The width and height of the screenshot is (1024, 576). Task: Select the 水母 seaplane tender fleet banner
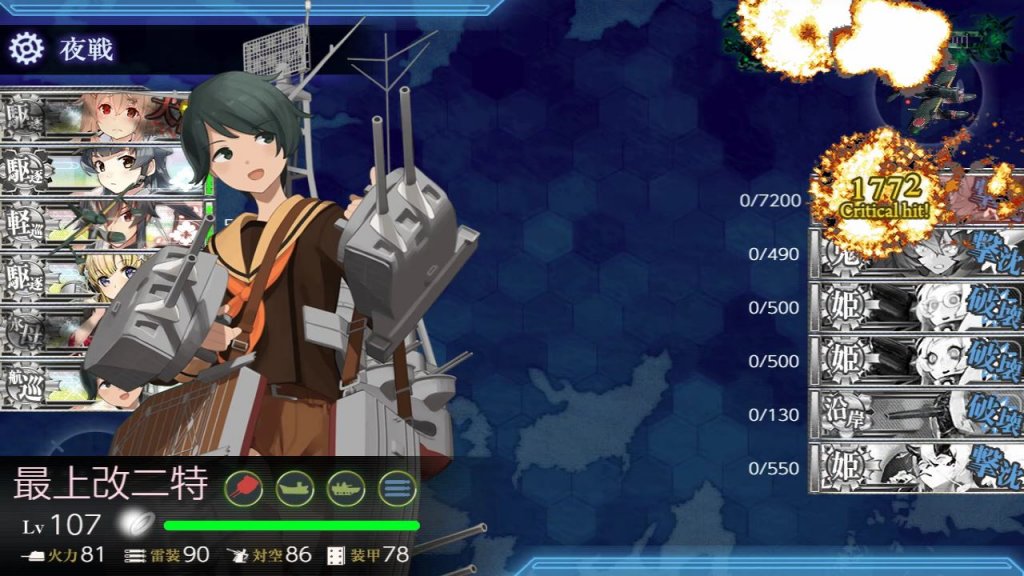tap(60, 328)
